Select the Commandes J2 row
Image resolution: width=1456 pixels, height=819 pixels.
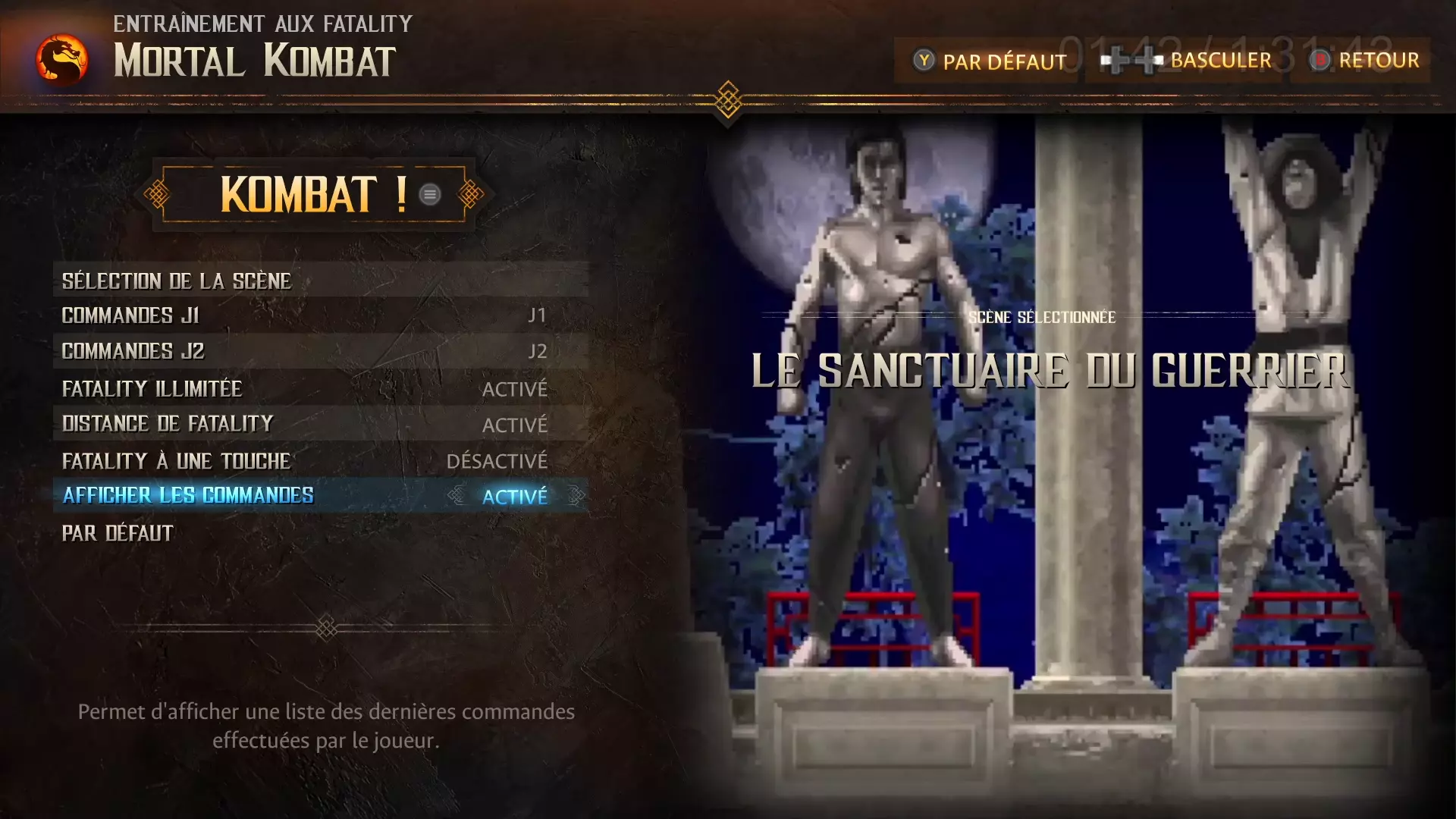click(x=320, y=351)
